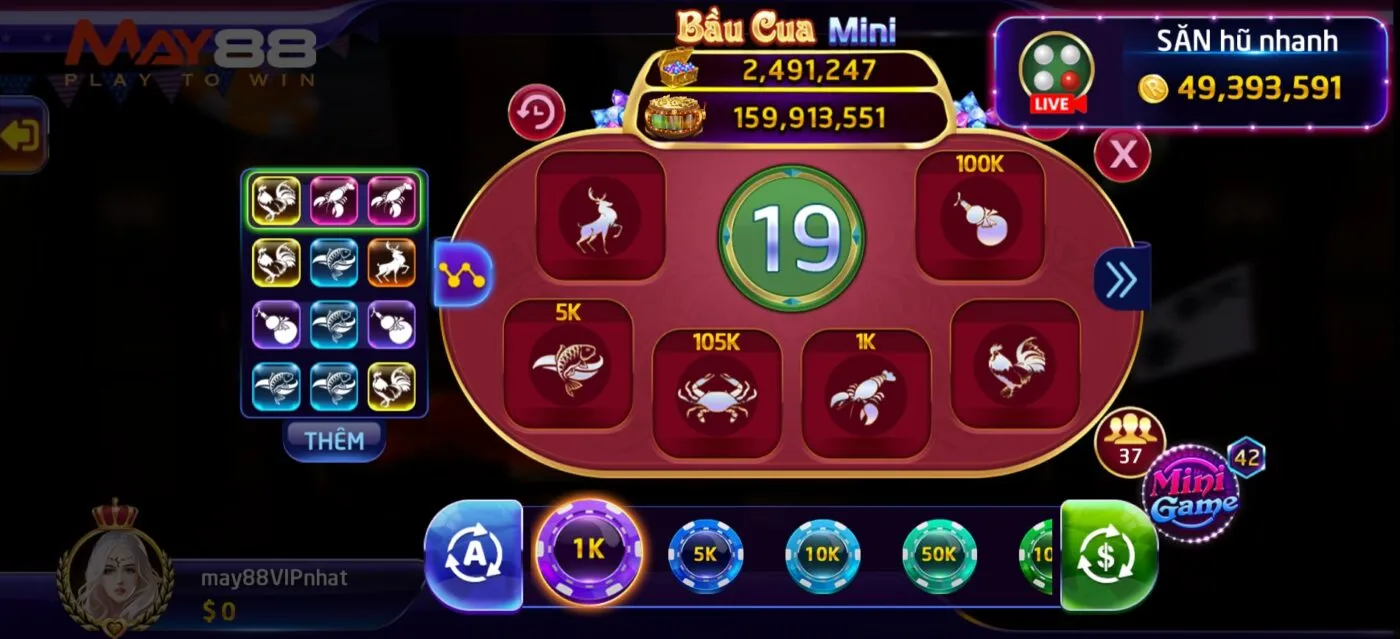This screenshot has height=639, width=1400.
Task: Bet on the gourd tile
Action: pos(980,217)
